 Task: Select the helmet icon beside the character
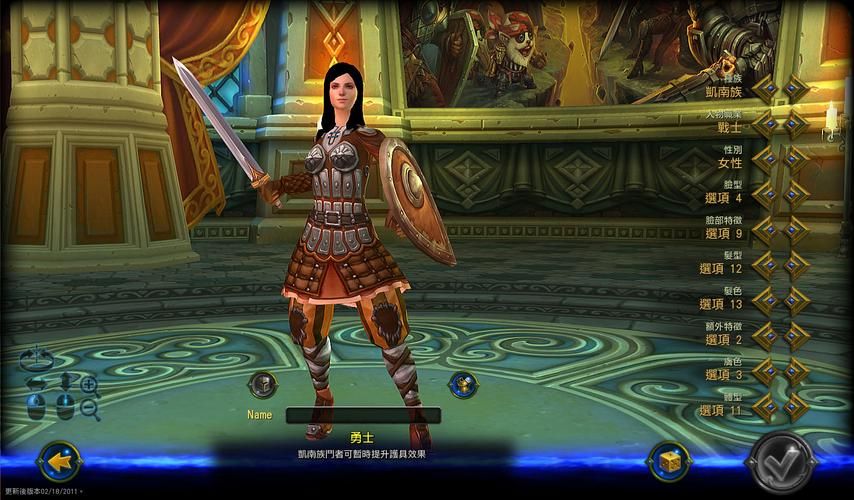click(262, 384)
